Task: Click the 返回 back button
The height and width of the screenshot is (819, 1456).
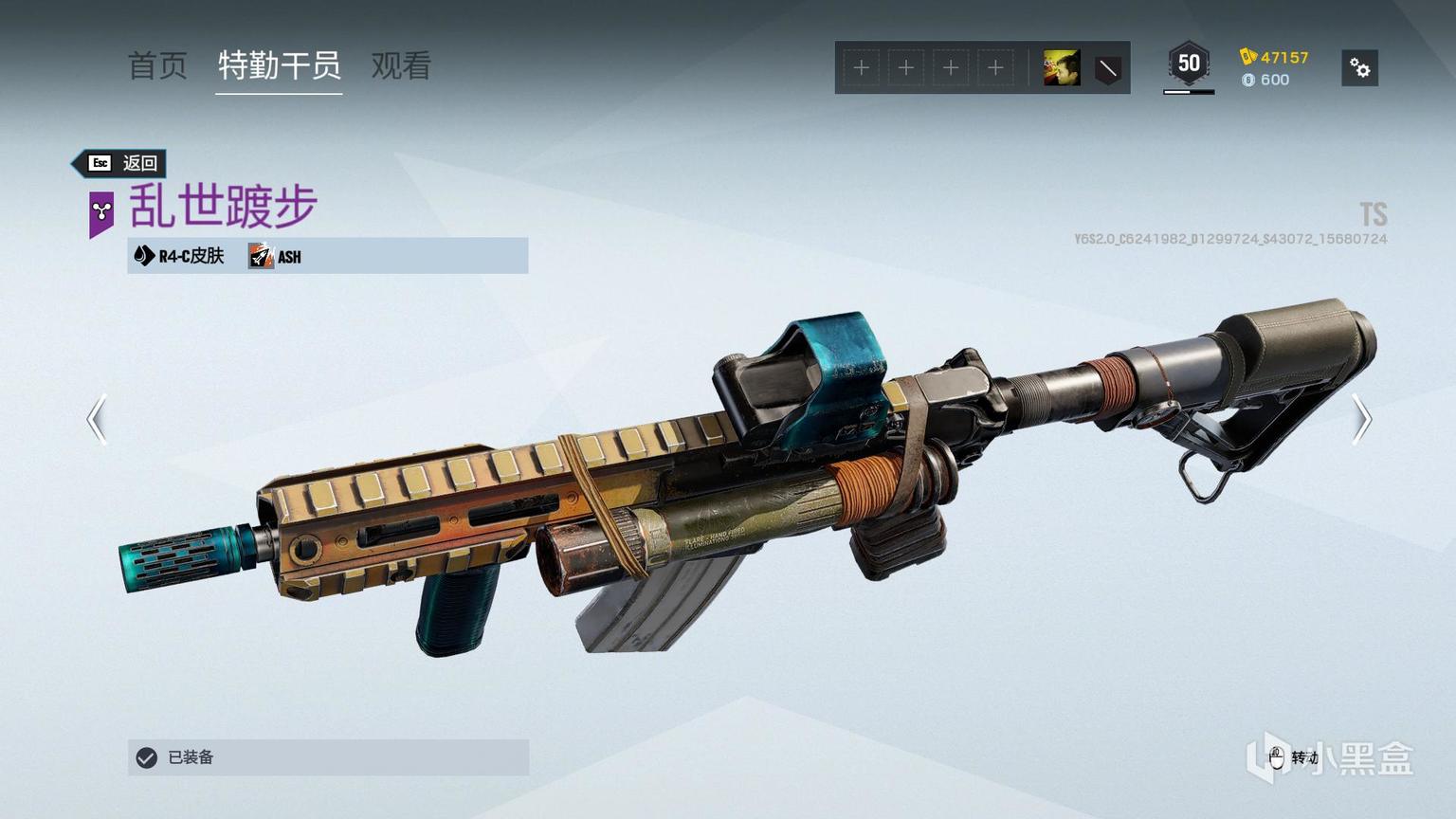Action: click(x=122, y=163)
